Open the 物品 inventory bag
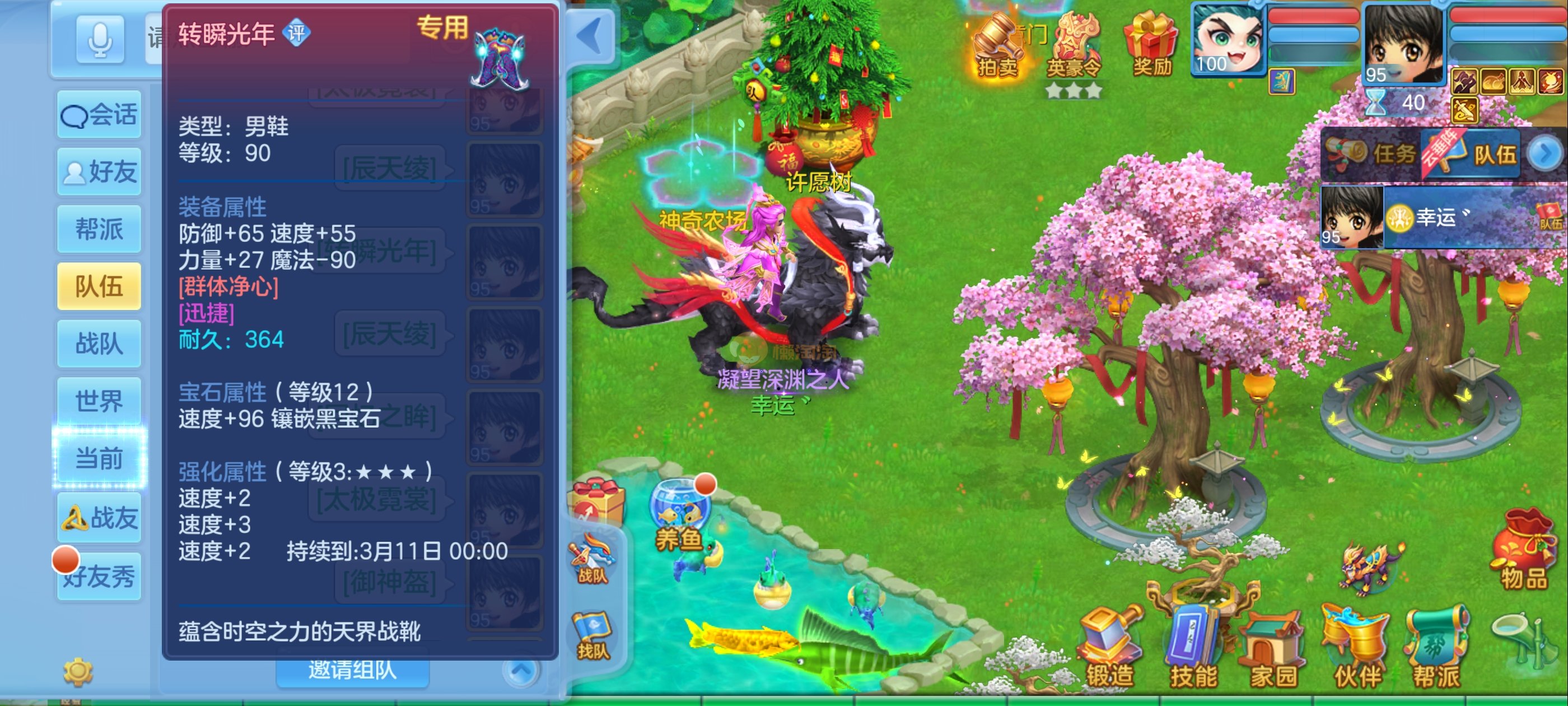This screenshot has width=1568, height=706. pos(1524,551)
